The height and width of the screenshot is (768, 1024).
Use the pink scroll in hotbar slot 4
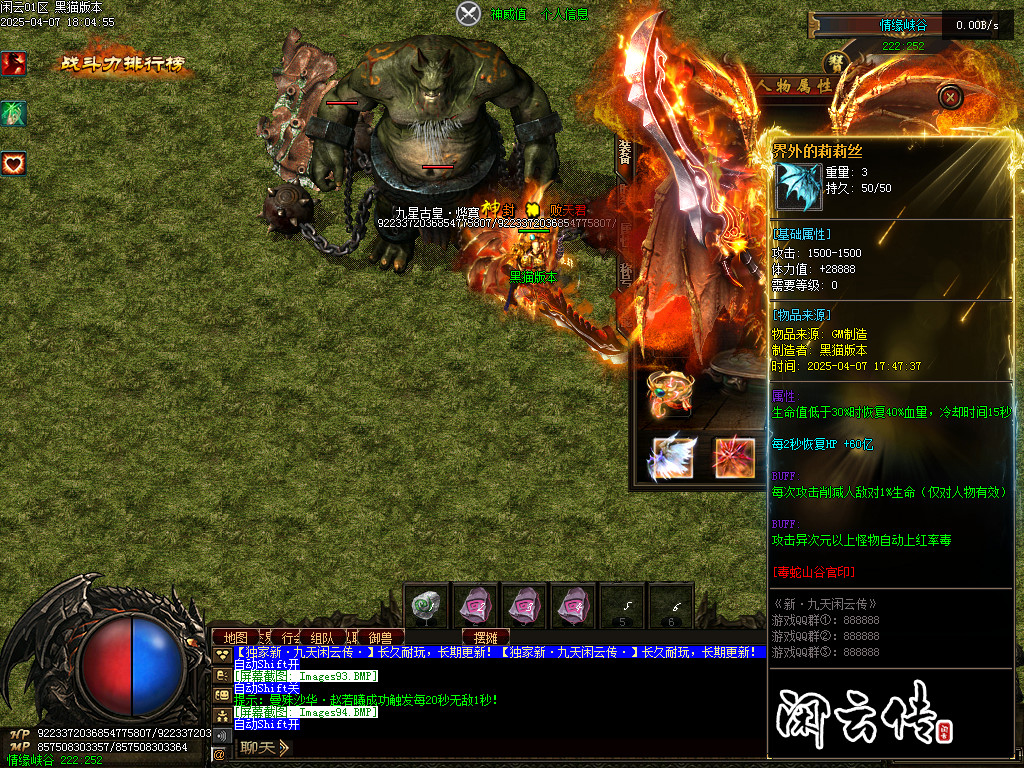click(x=575, y=606)
